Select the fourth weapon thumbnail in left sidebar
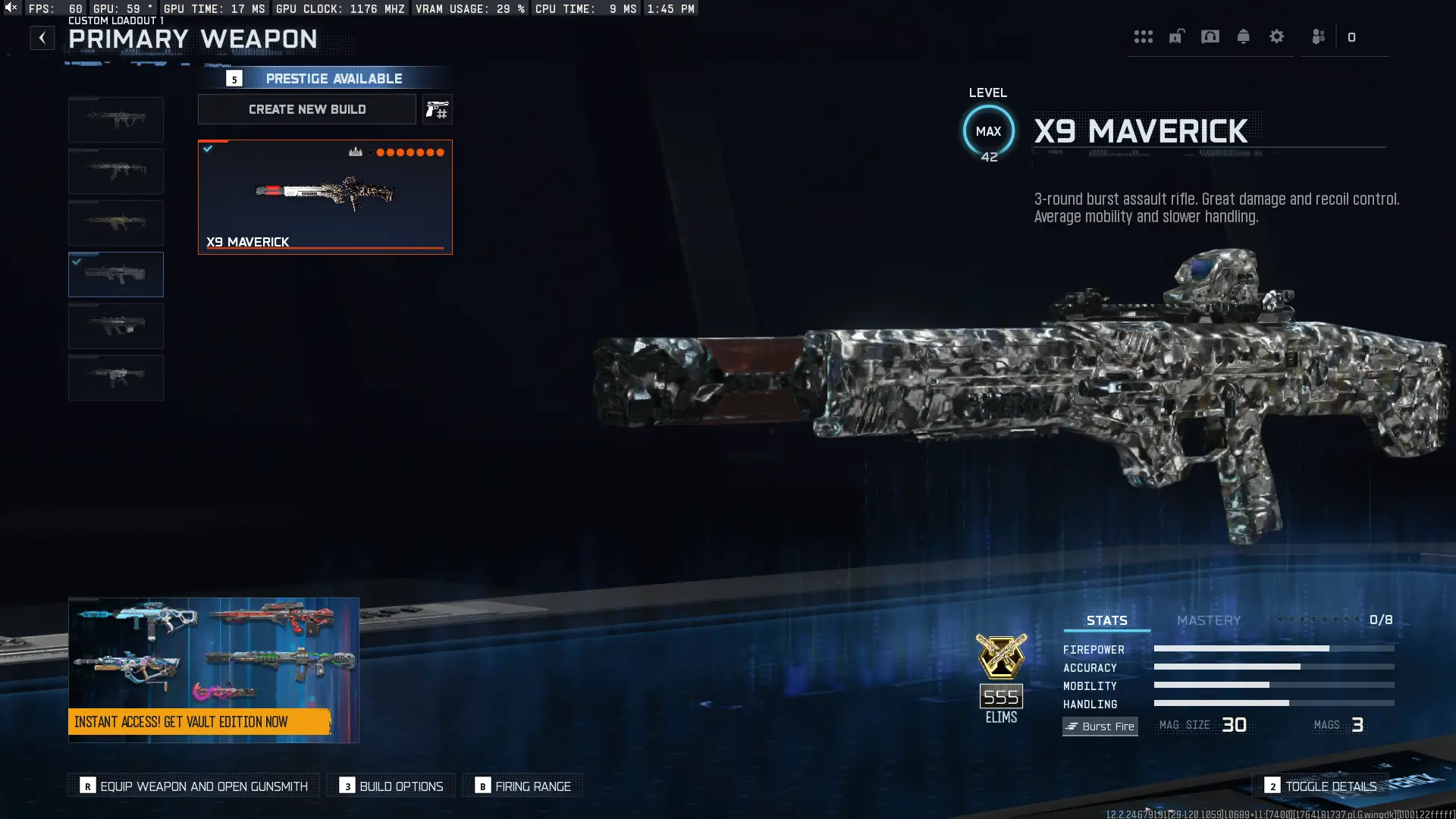This screenshot has width=1456, height=819. click(116, 275)
